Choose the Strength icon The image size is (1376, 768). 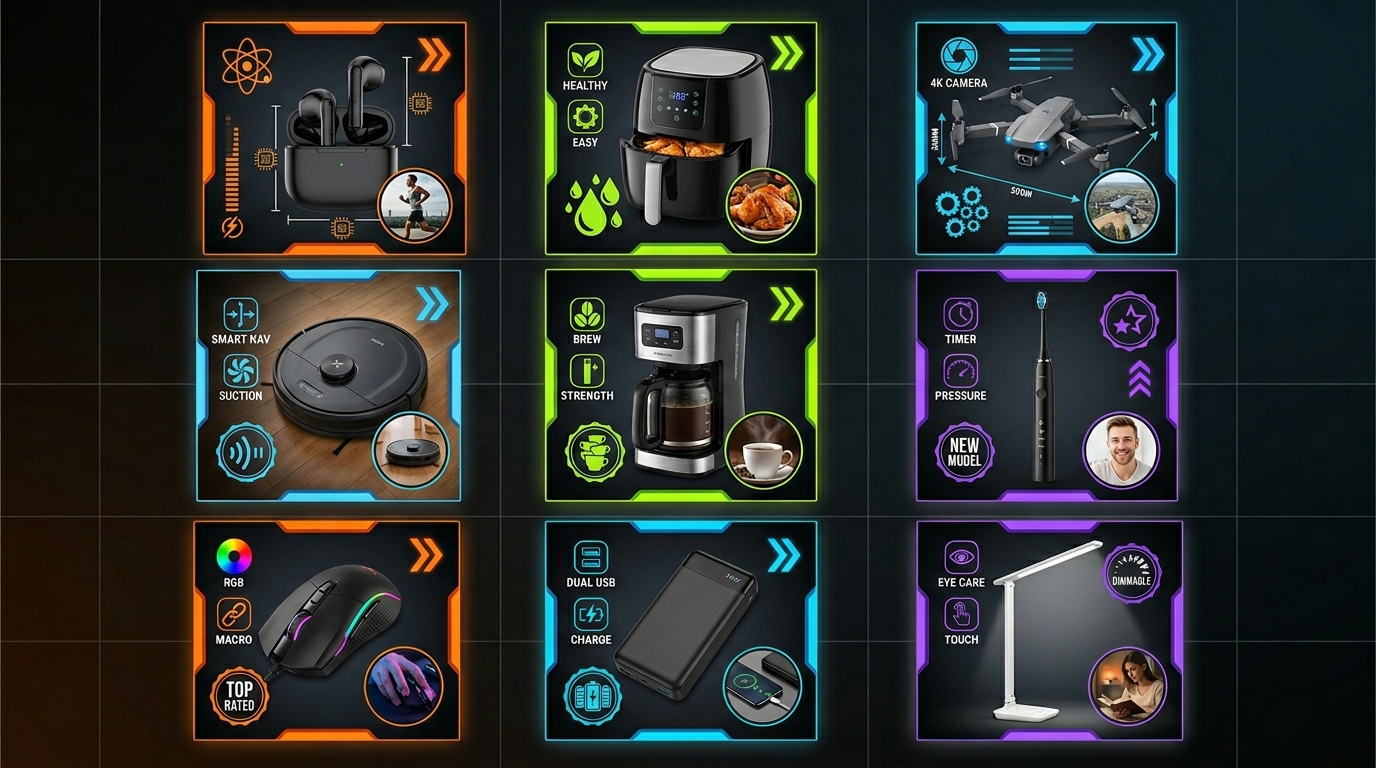click(587, 371)
